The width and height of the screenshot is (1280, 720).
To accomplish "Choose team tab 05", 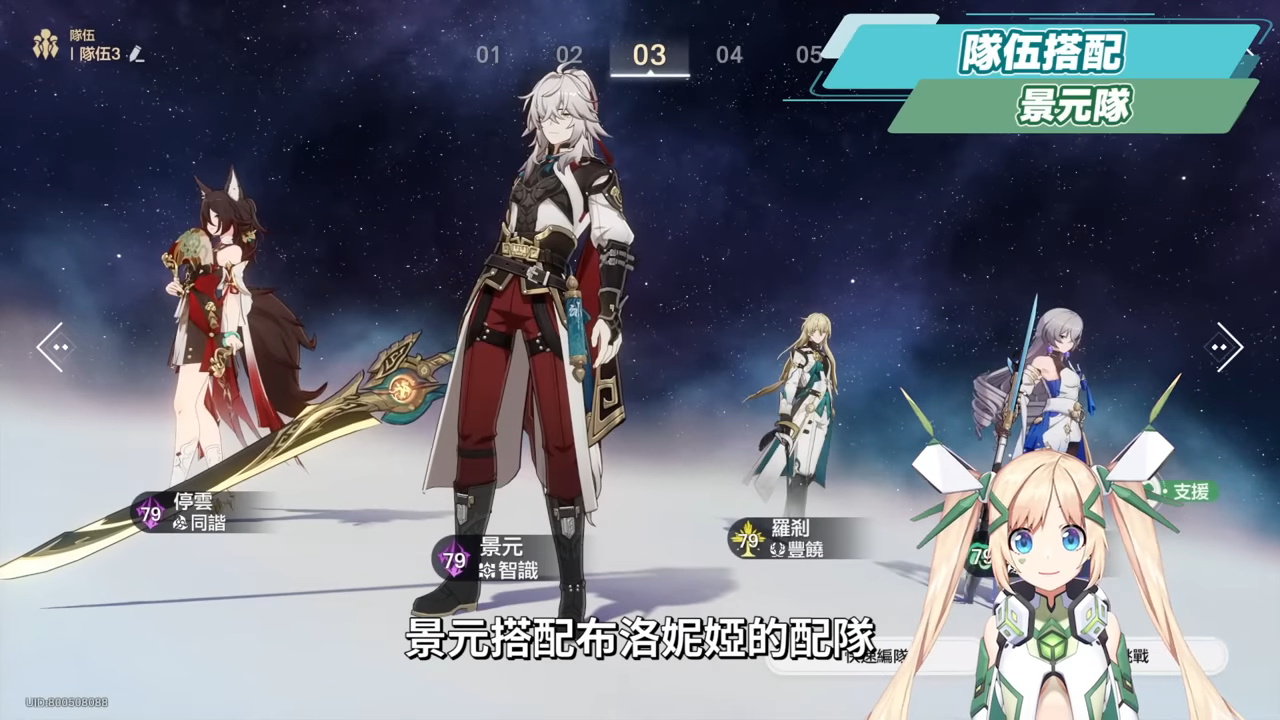I will 808,55.
